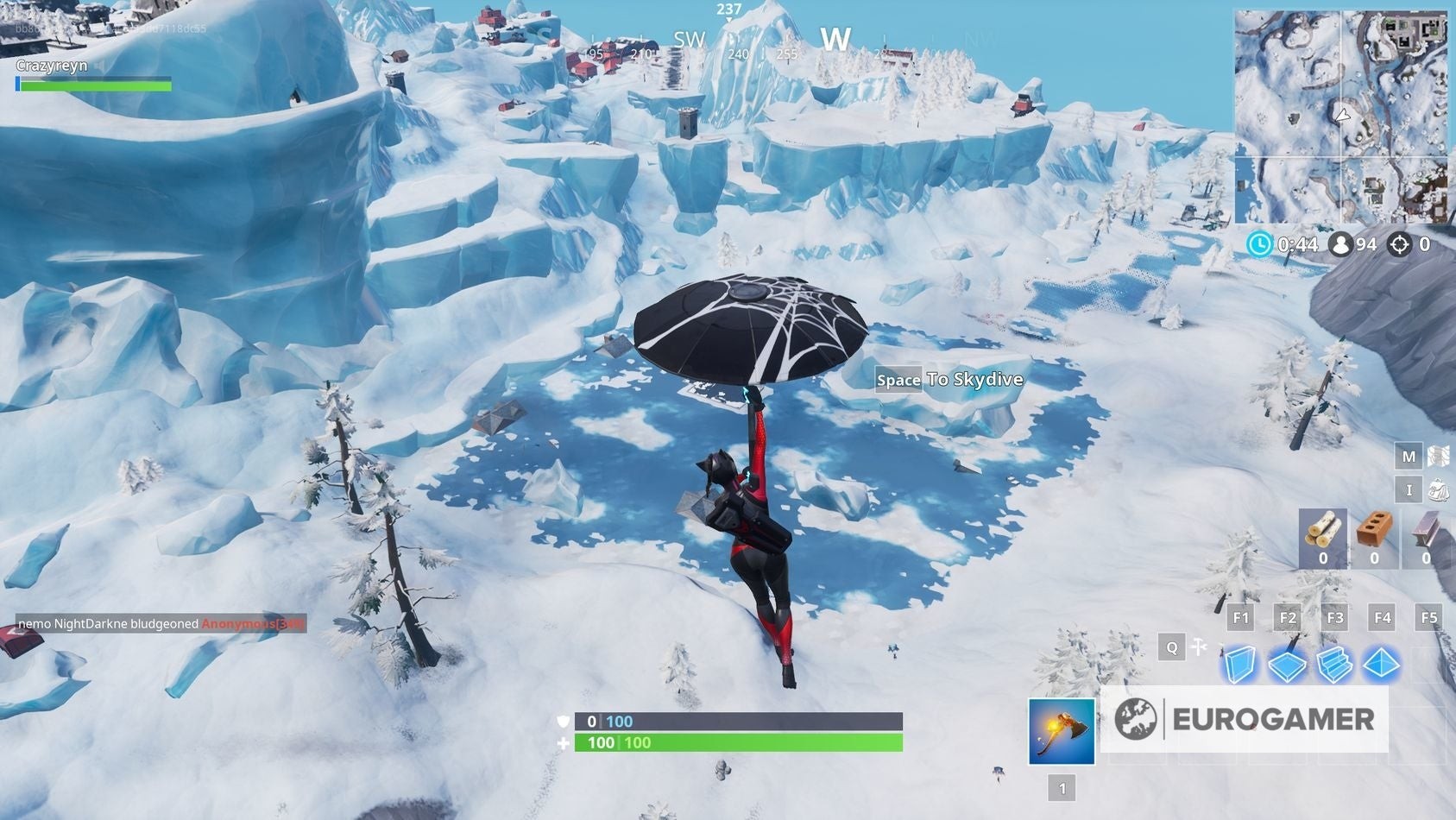Select the stairs building piece icon
Image resolution: width=1456 pixels, height=820 pixels.
[1335, 665]
